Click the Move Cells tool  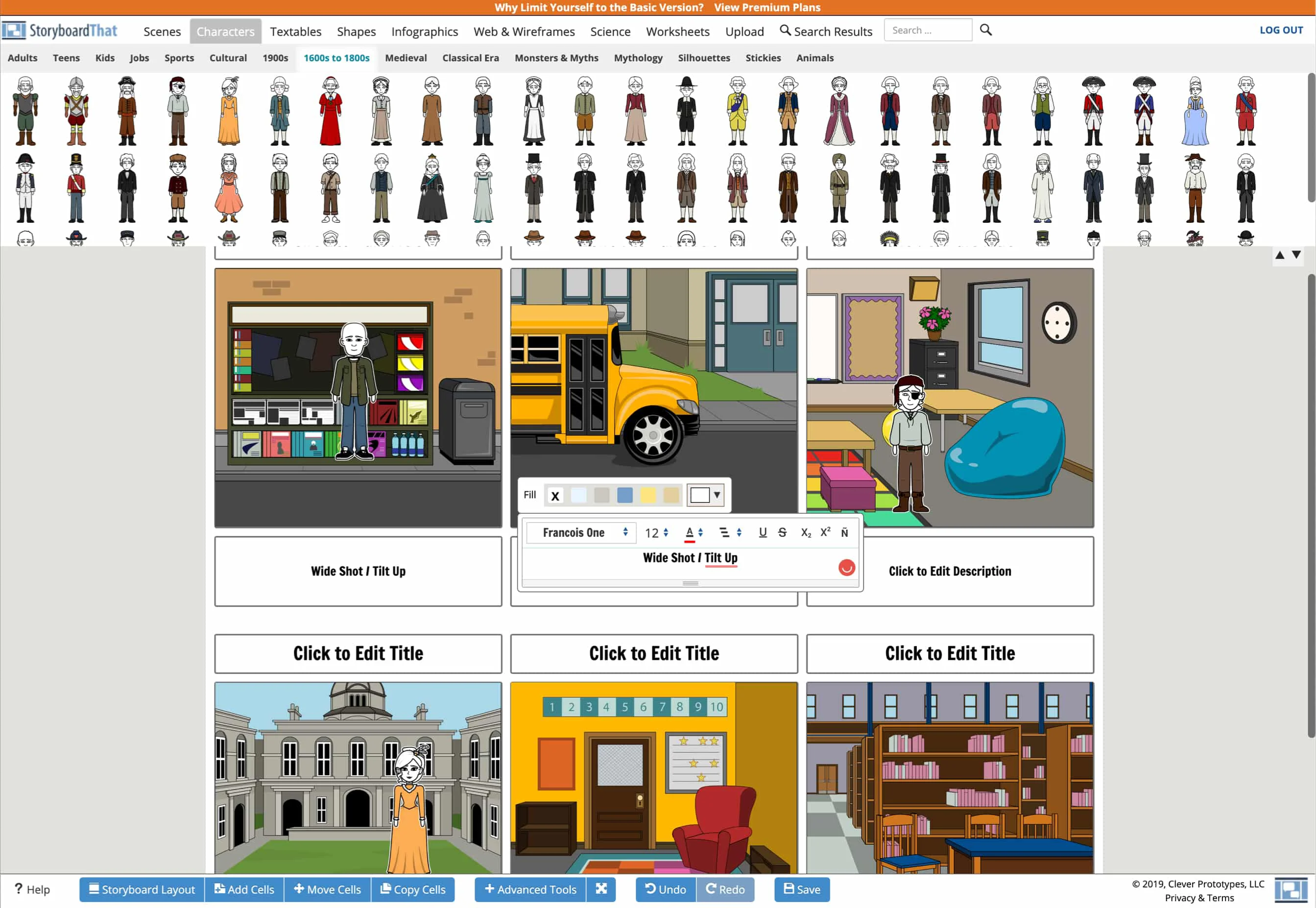327,889
